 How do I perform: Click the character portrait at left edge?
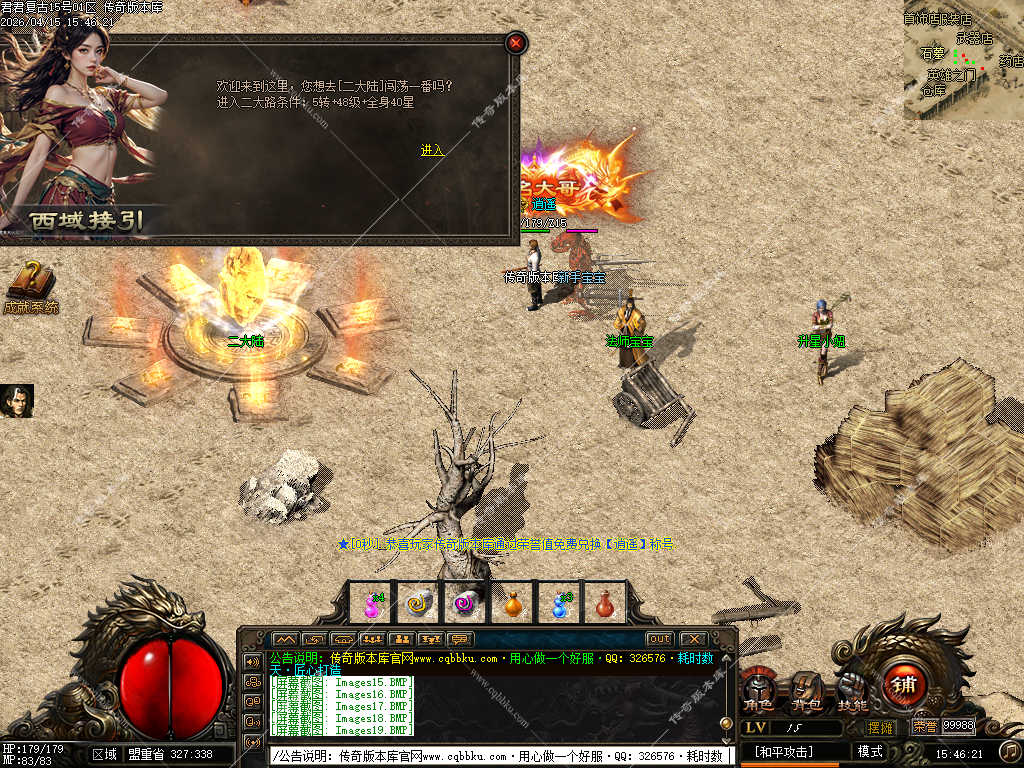[x=17, y=401]
